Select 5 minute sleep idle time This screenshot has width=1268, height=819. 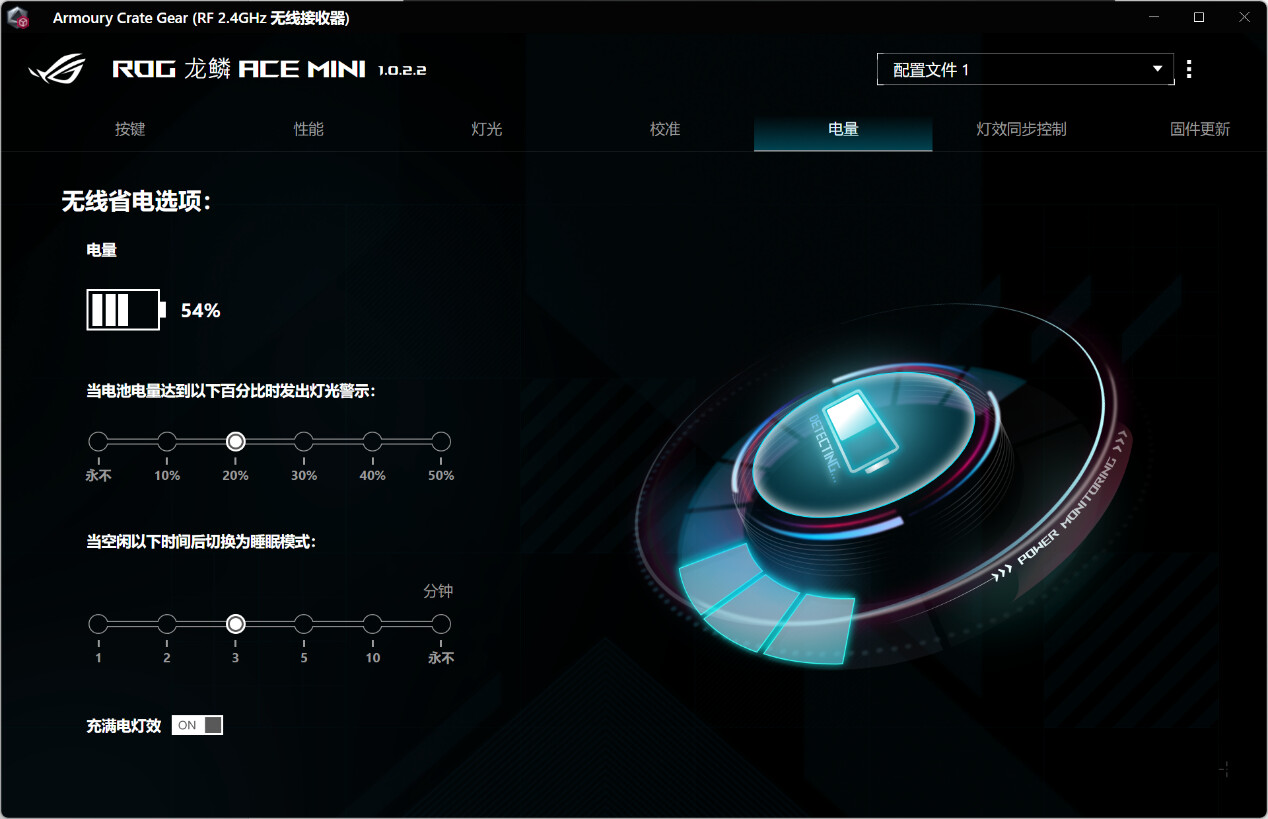304,624
